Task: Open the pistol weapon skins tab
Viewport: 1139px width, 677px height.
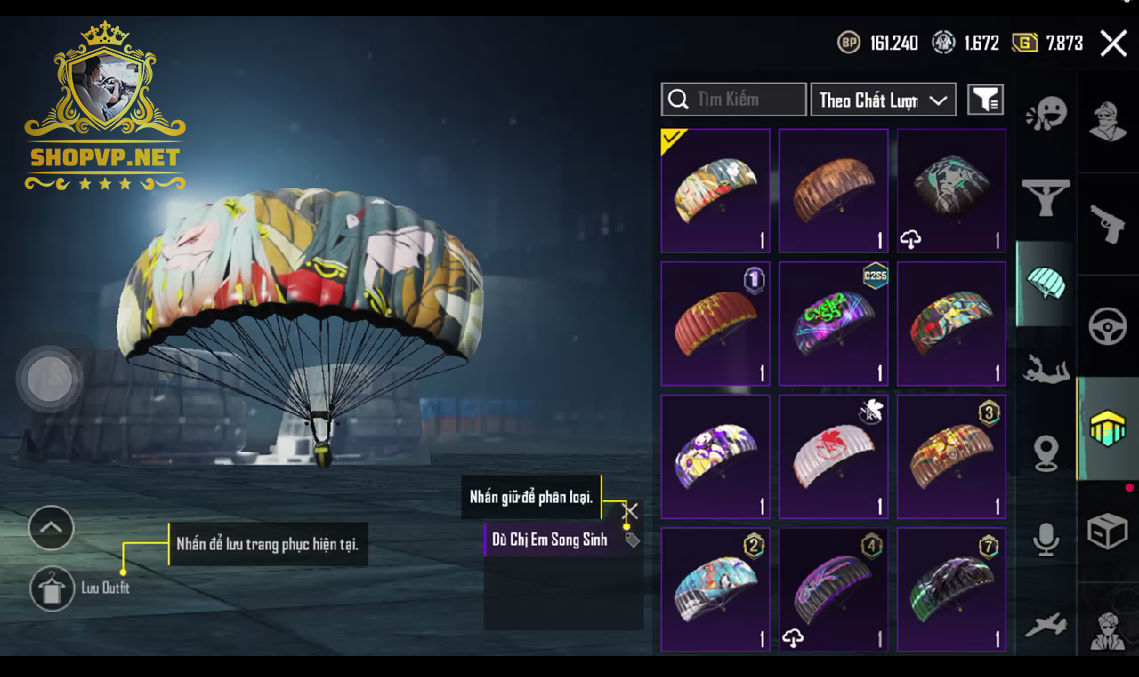Action: tap(1108, 225)
